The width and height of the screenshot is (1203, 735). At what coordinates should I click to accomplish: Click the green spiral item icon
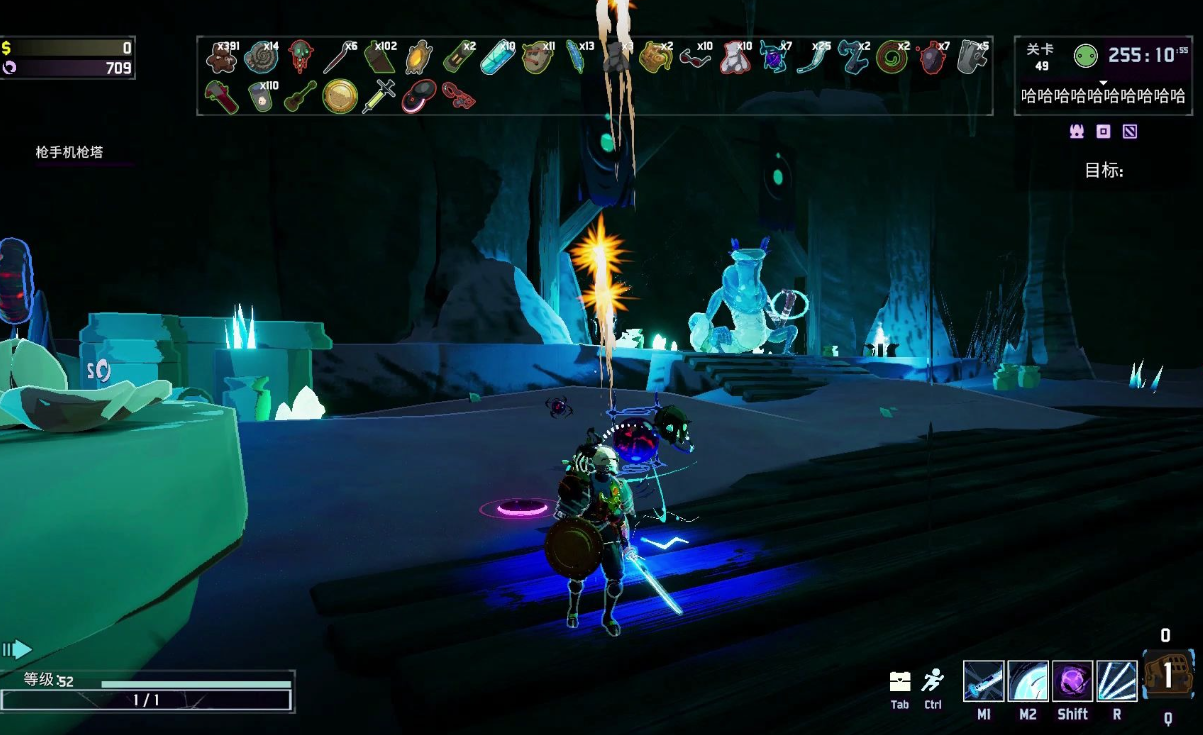pyautogui.click(x=891, y=59)
